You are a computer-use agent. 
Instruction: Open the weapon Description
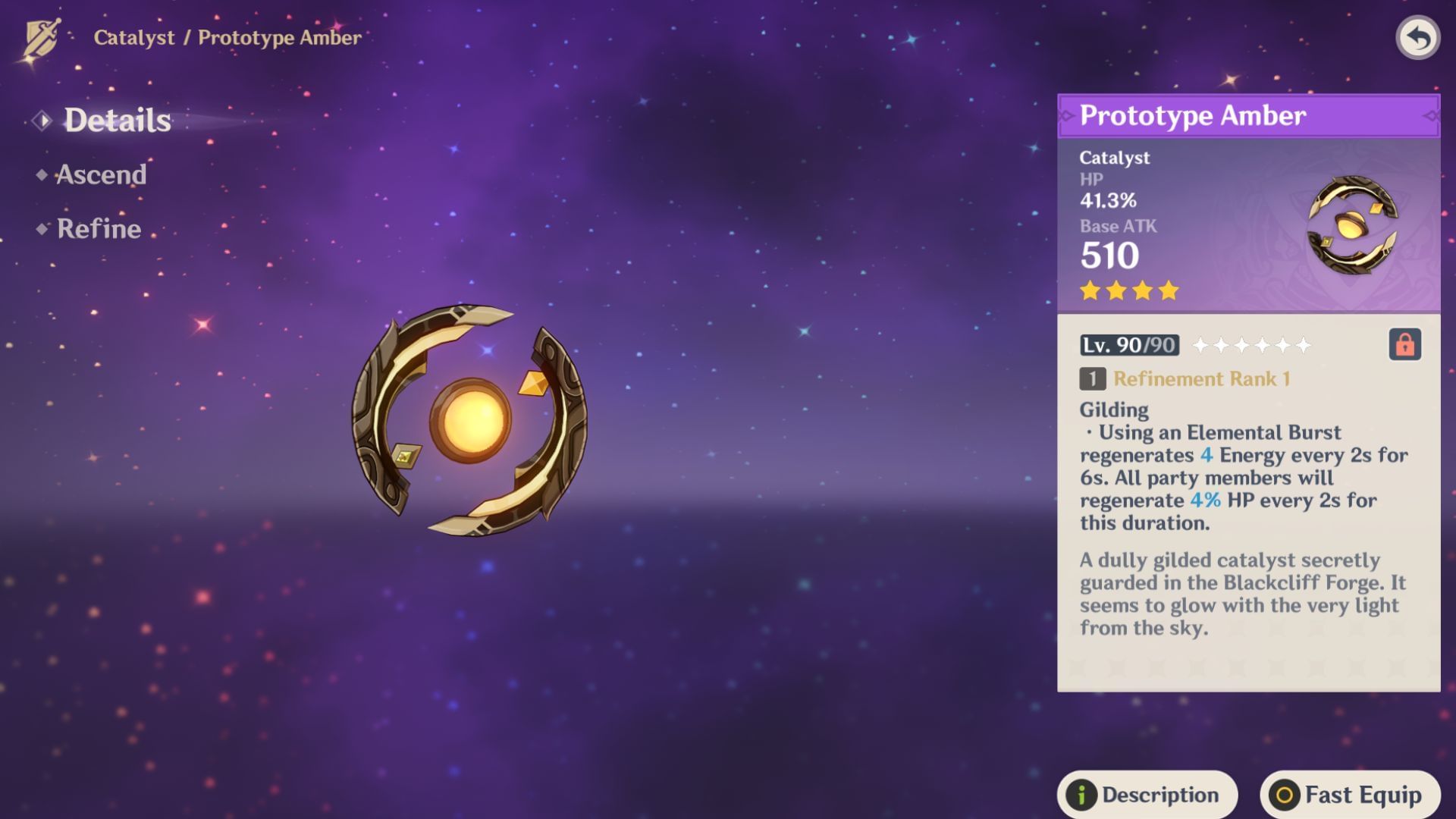[1147, 794]
